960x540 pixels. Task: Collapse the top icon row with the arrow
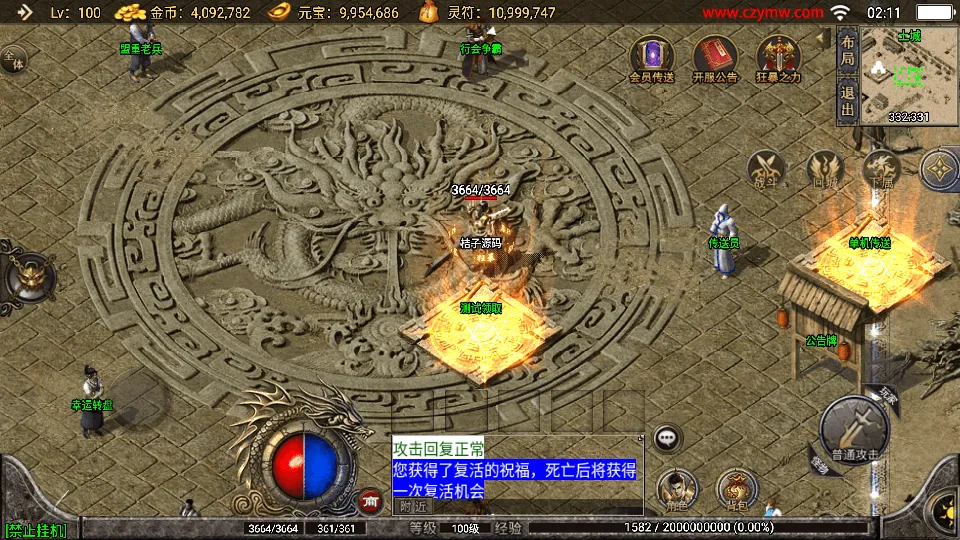[x=821, y=38]
